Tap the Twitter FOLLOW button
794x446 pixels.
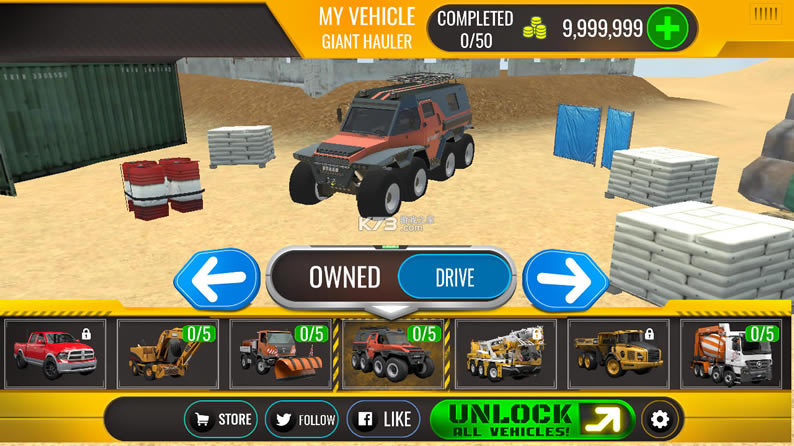click(x=302, y=419)
